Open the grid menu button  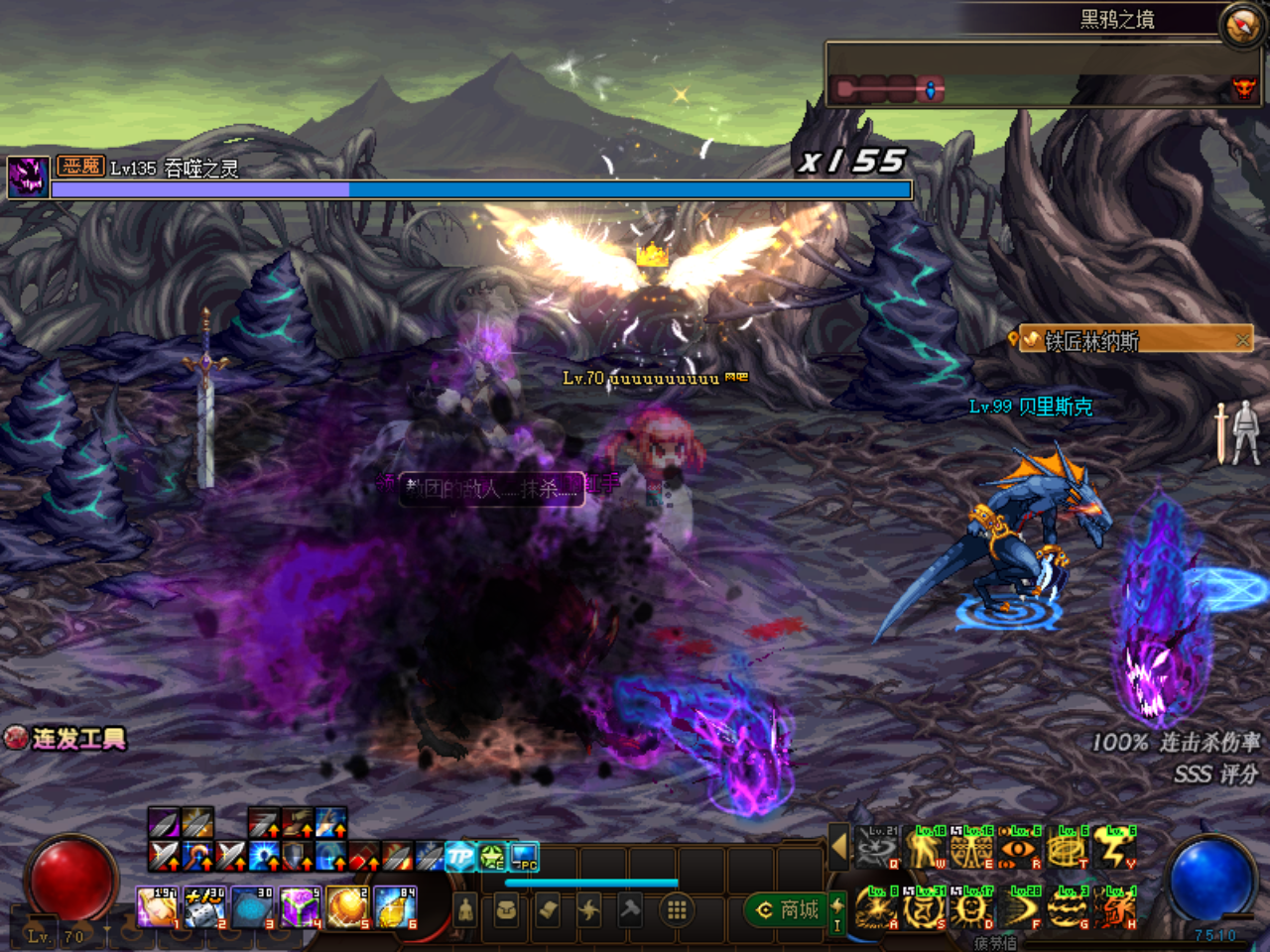tap(677, 909)
